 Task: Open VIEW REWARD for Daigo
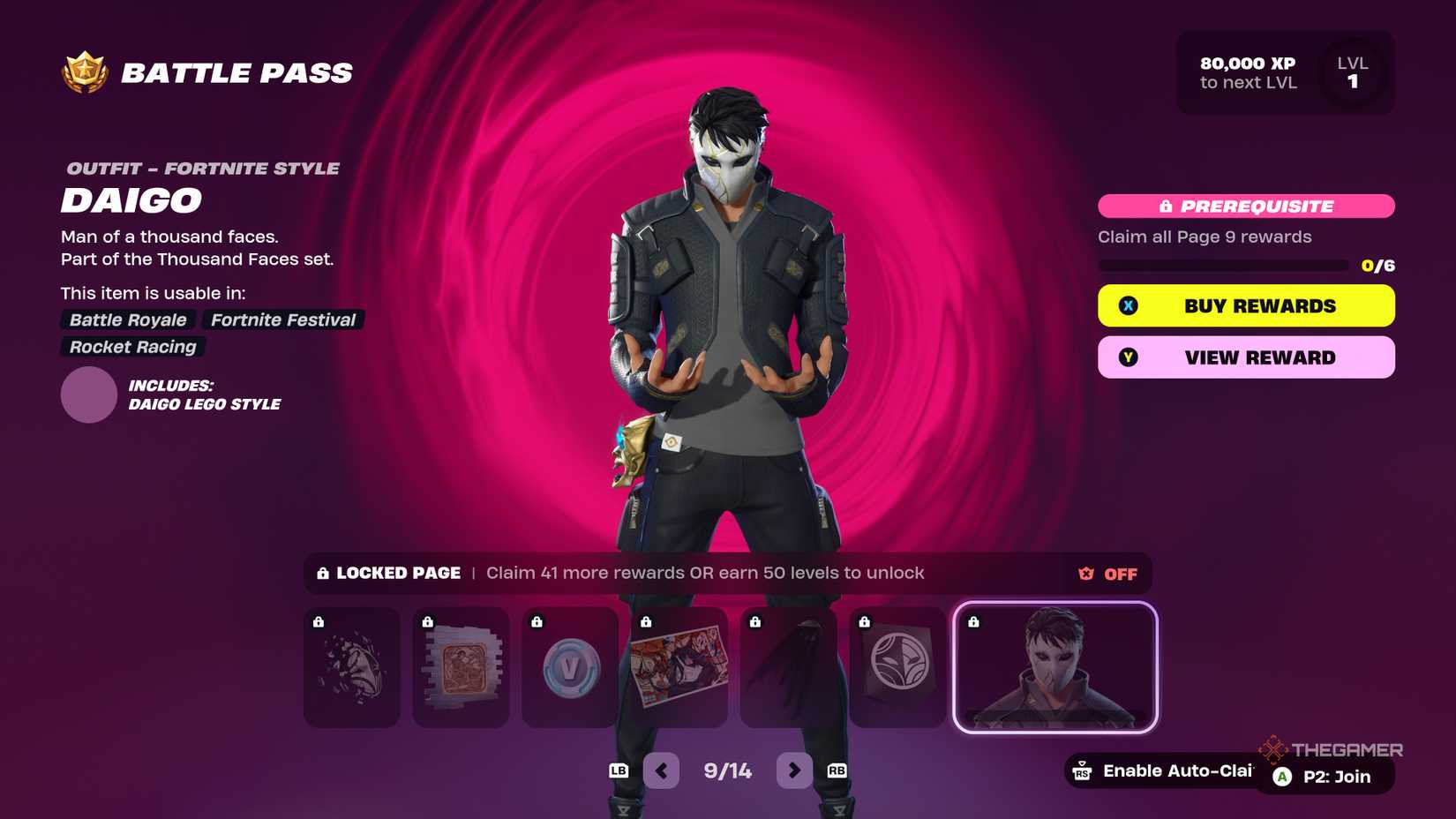1245,357
